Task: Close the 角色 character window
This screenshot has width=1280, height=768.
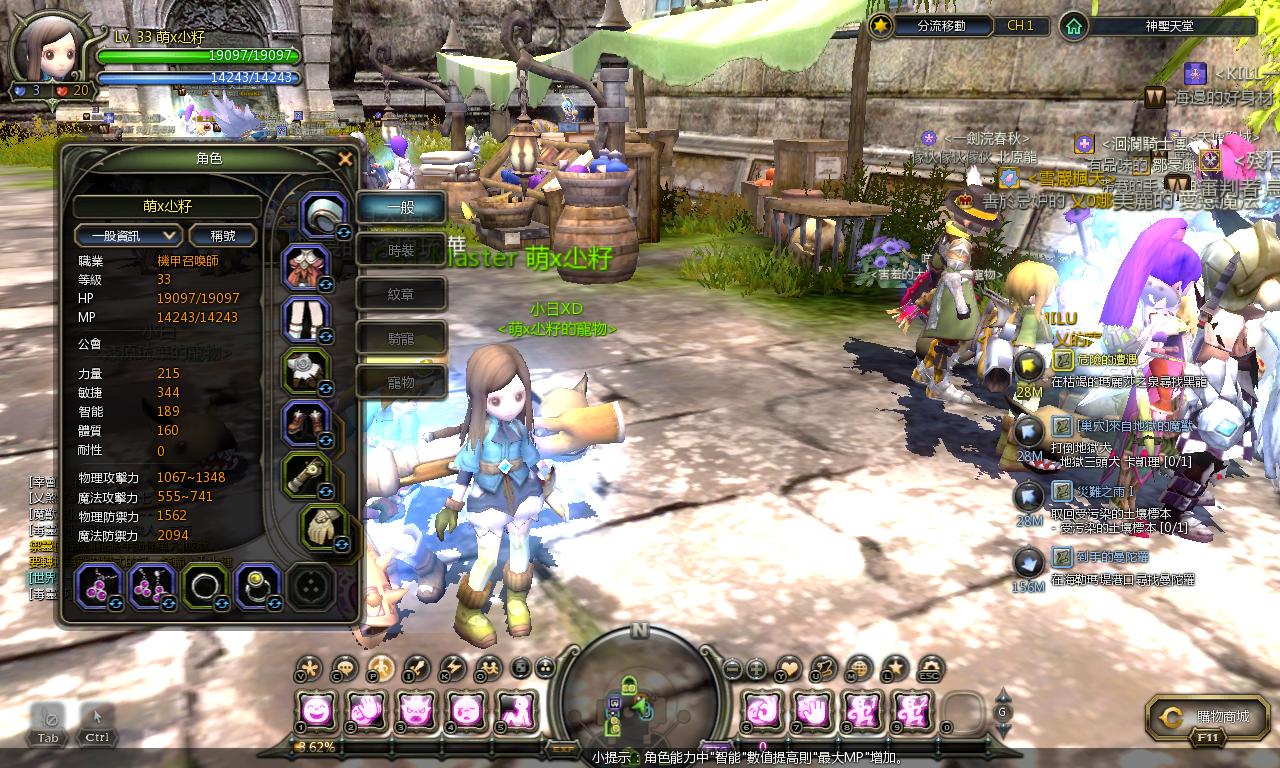Action: coord(345,159)
